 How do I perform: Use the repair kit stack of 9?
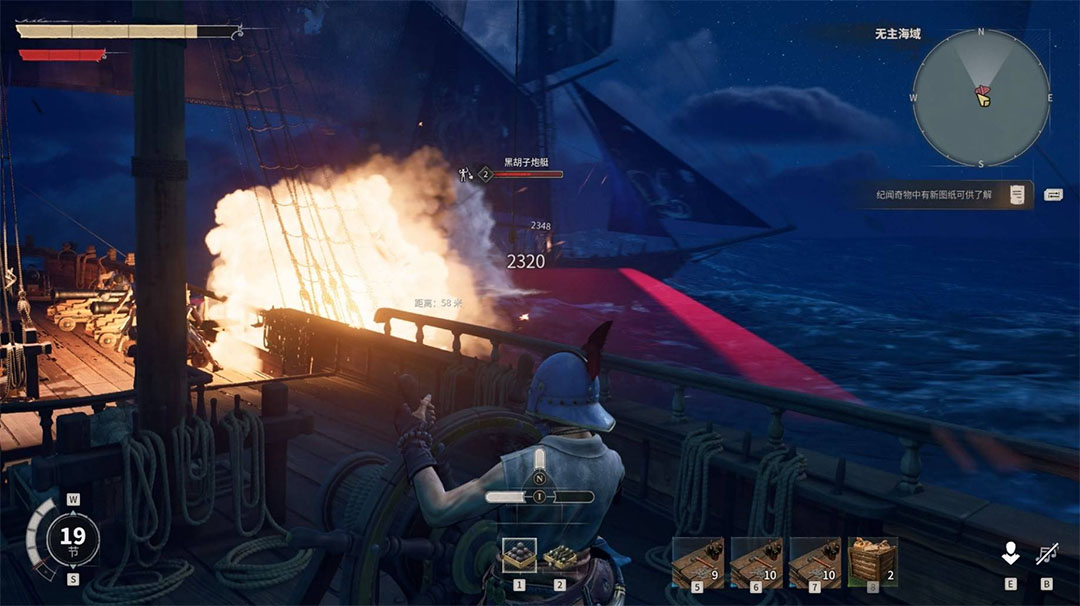(697, 561)
